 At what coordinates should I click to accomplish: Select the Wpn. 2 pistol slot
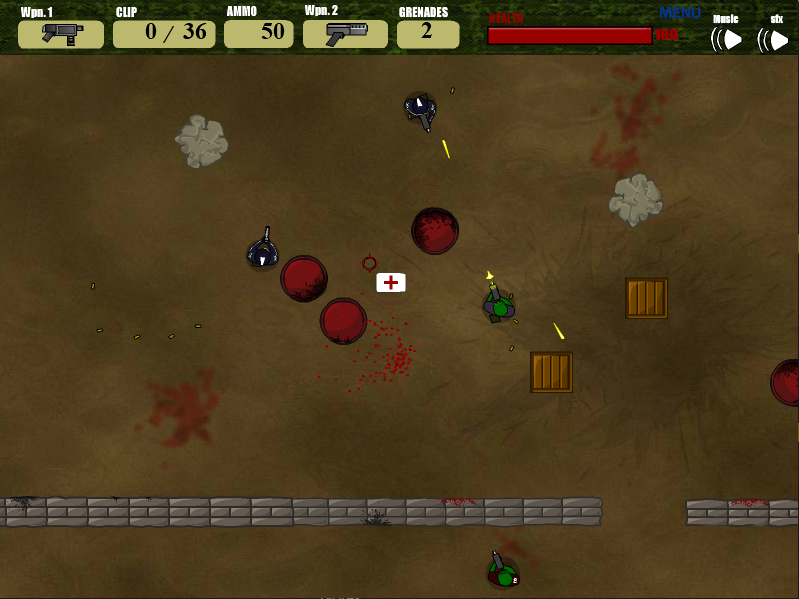(x=345, y=34)
